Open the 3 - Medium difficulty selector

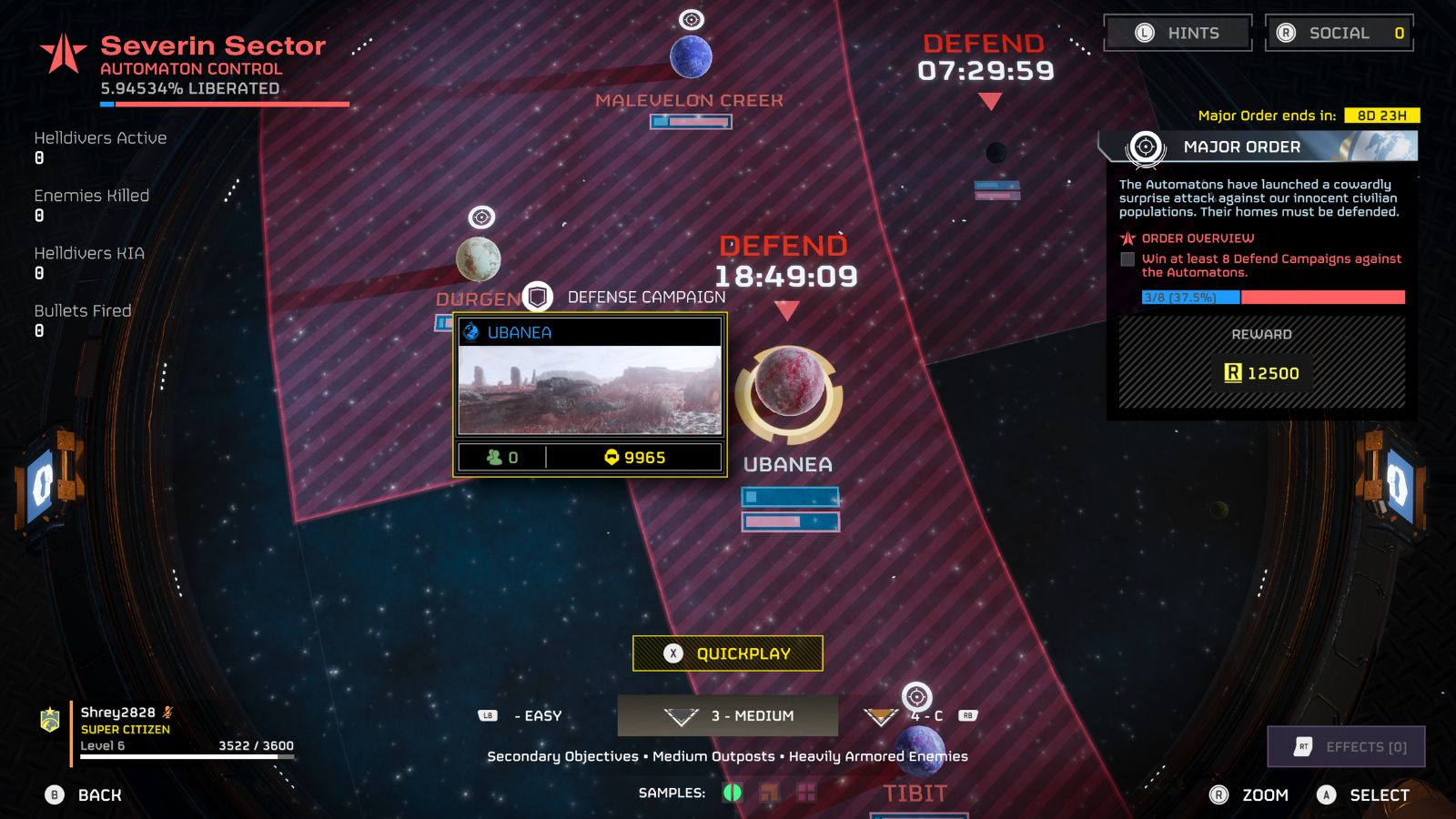[728, 716]
